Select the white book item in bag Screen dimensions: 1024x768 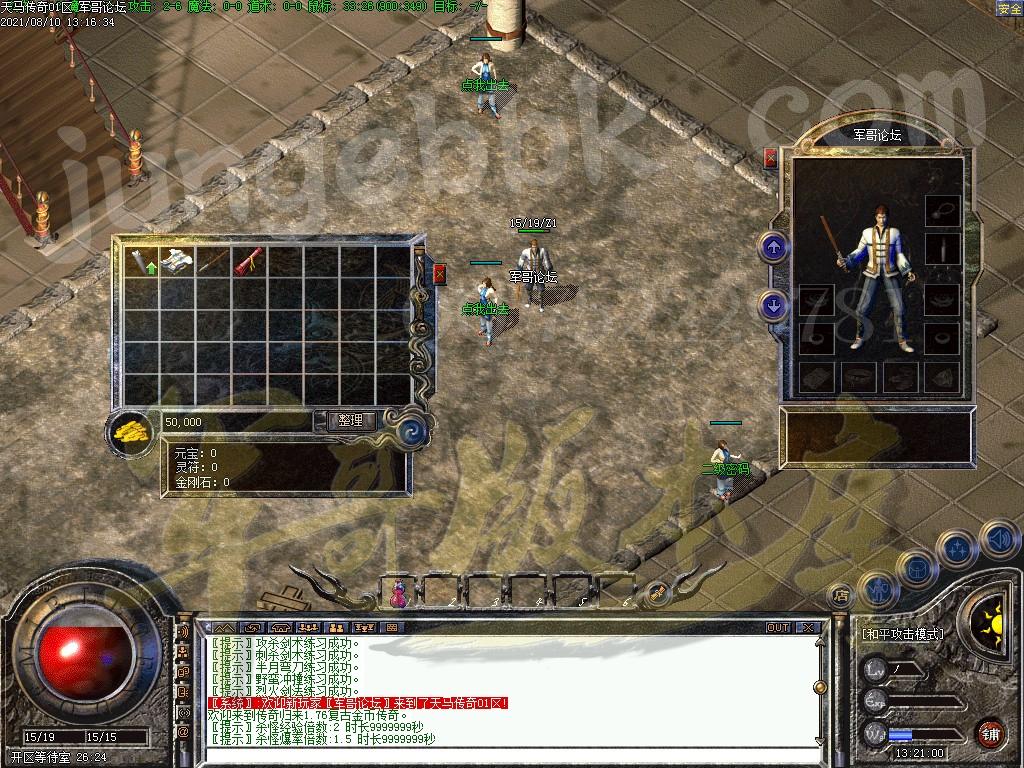coord(177,260)
